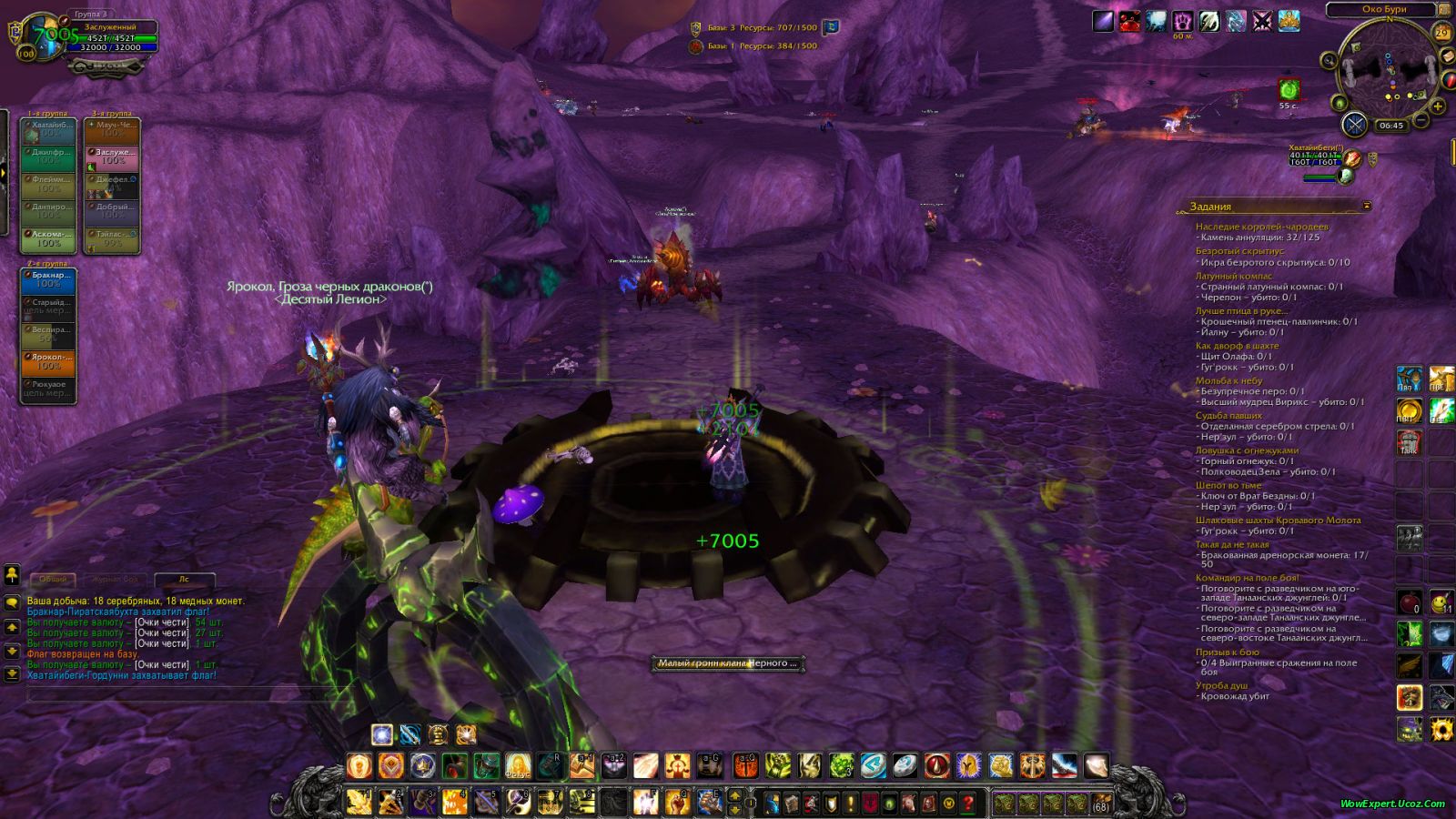Open the calendar button showing 29
This screenshot has height=819, width=1456.
coord(1442,33)
